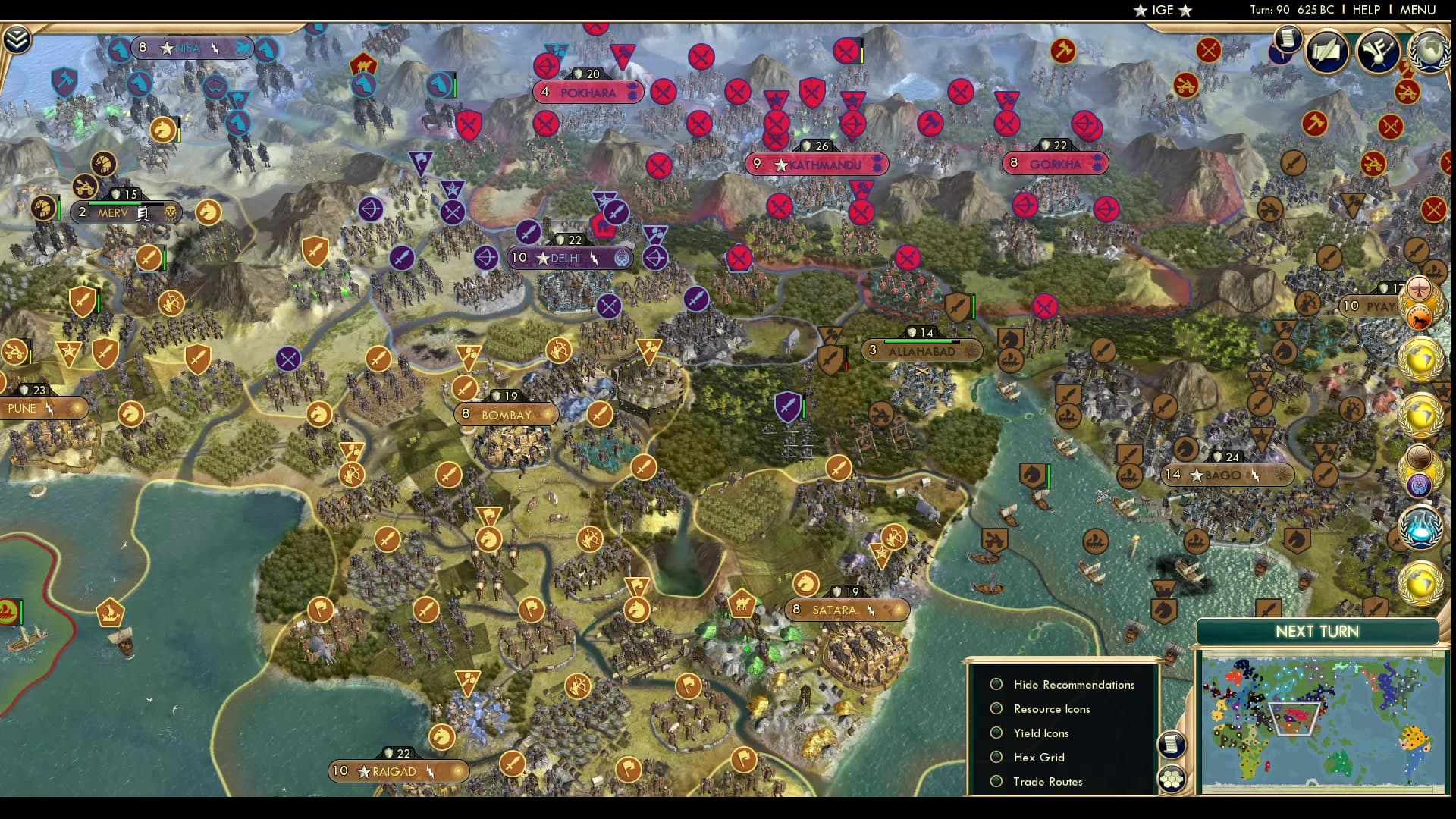This screenshot has height=819, width=1456.
Task: Select the Delhi city banner
Action: pyautogui.click(x=570, y=258)
